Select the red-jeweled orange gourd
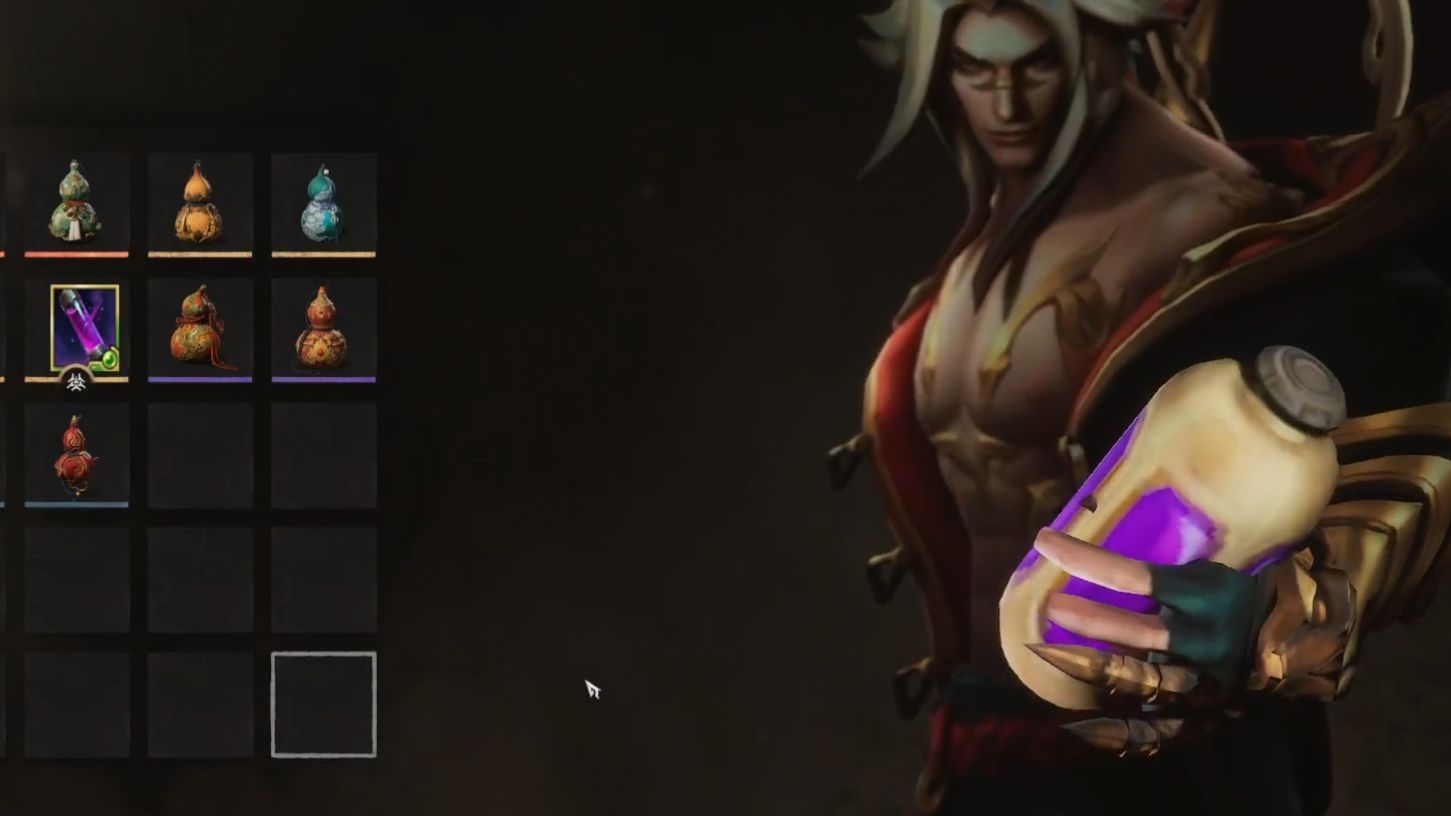Viewport: 1451px width, 816px height. pyautogui.click(x=322, y=328)
